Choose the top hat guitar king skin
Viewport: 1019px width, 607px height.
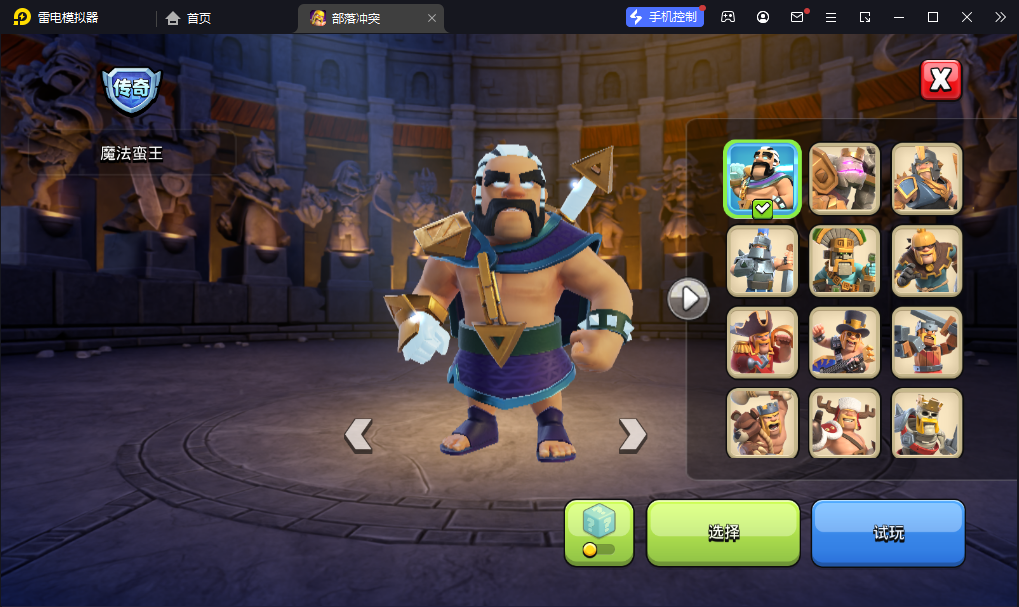click(845, 342)
